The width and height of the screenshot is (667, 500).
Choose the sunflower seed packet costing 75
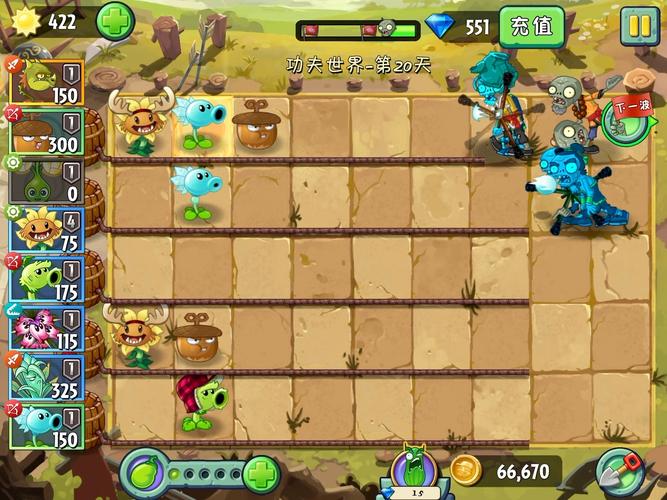coord(47,228)
